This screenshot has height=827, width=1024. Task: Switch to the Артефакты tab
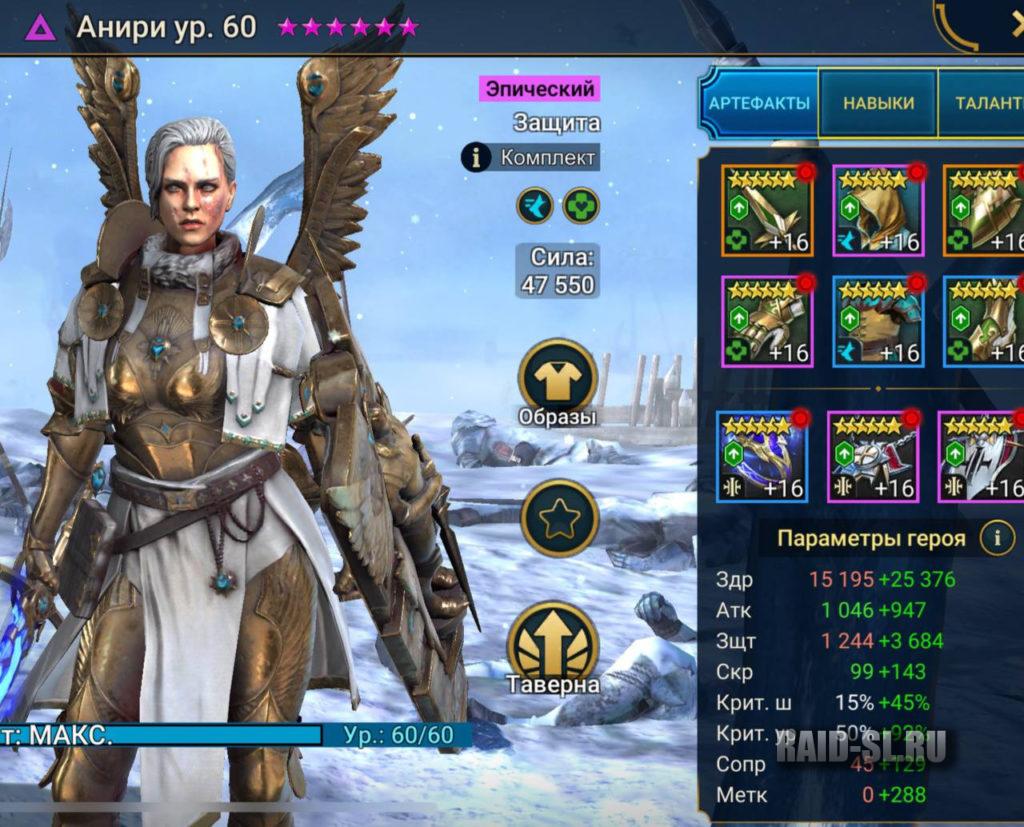coord(759,104)
